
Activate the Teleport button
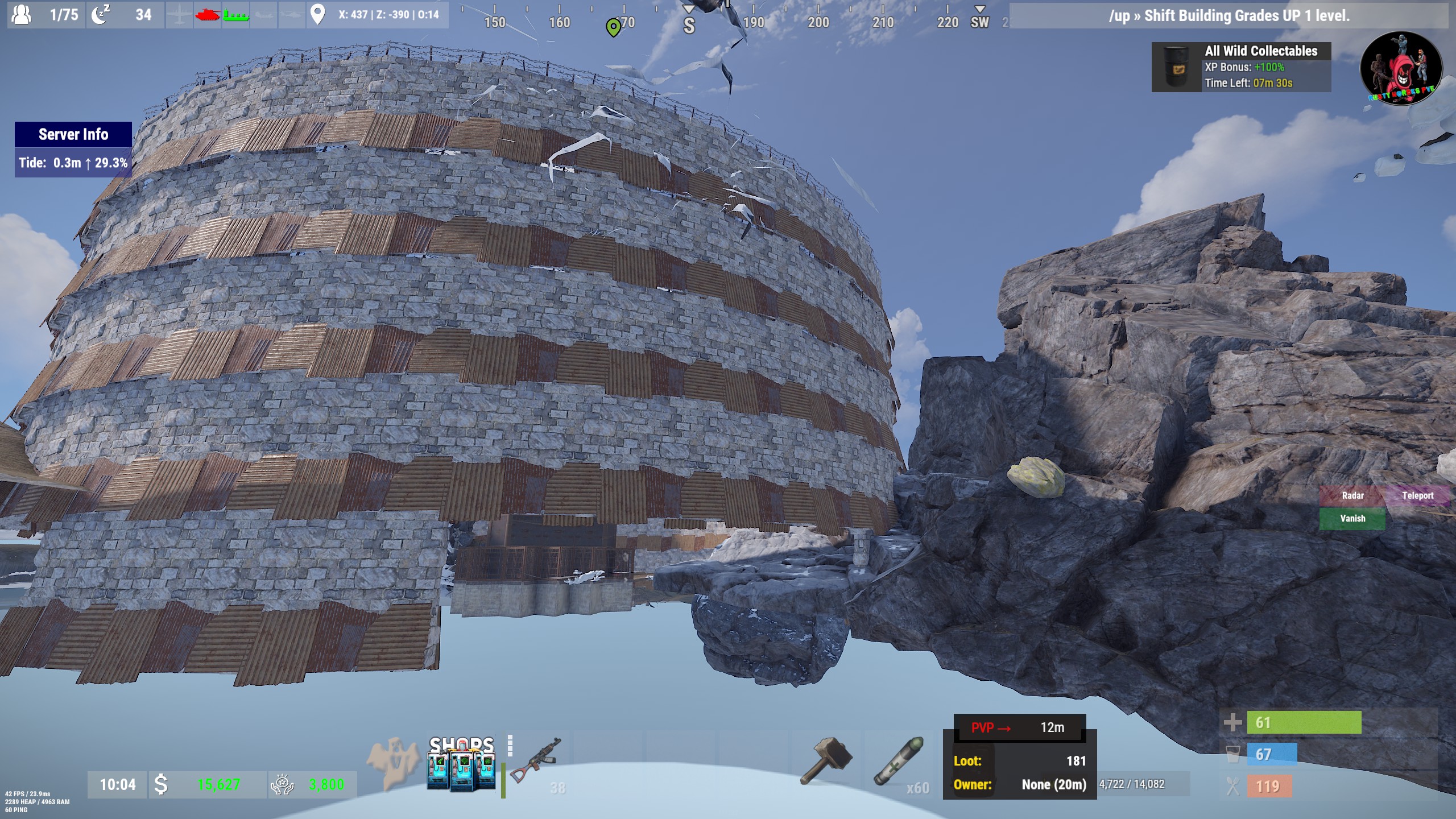tap(1417, 495)
